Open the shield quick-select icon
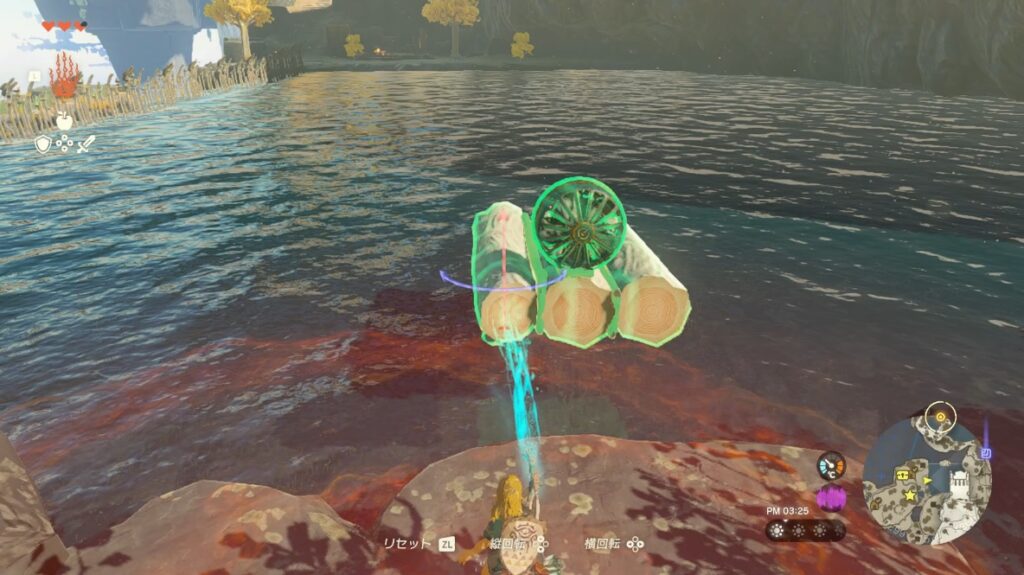 click(x=42, y=144)
